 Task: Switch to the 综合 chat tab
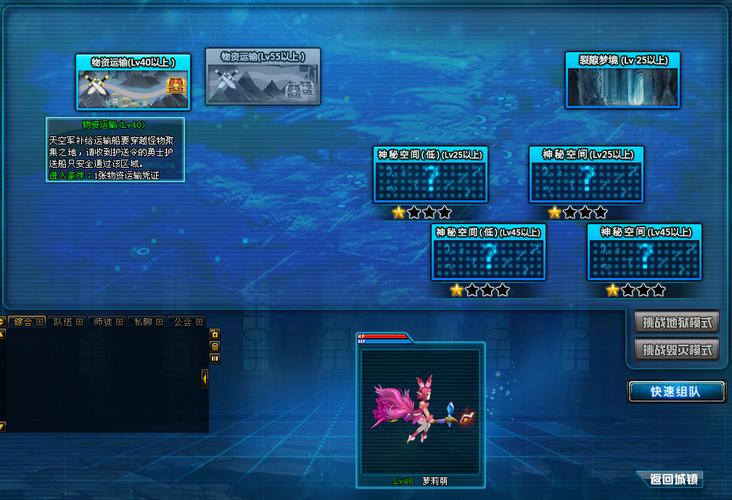[27, 322]
